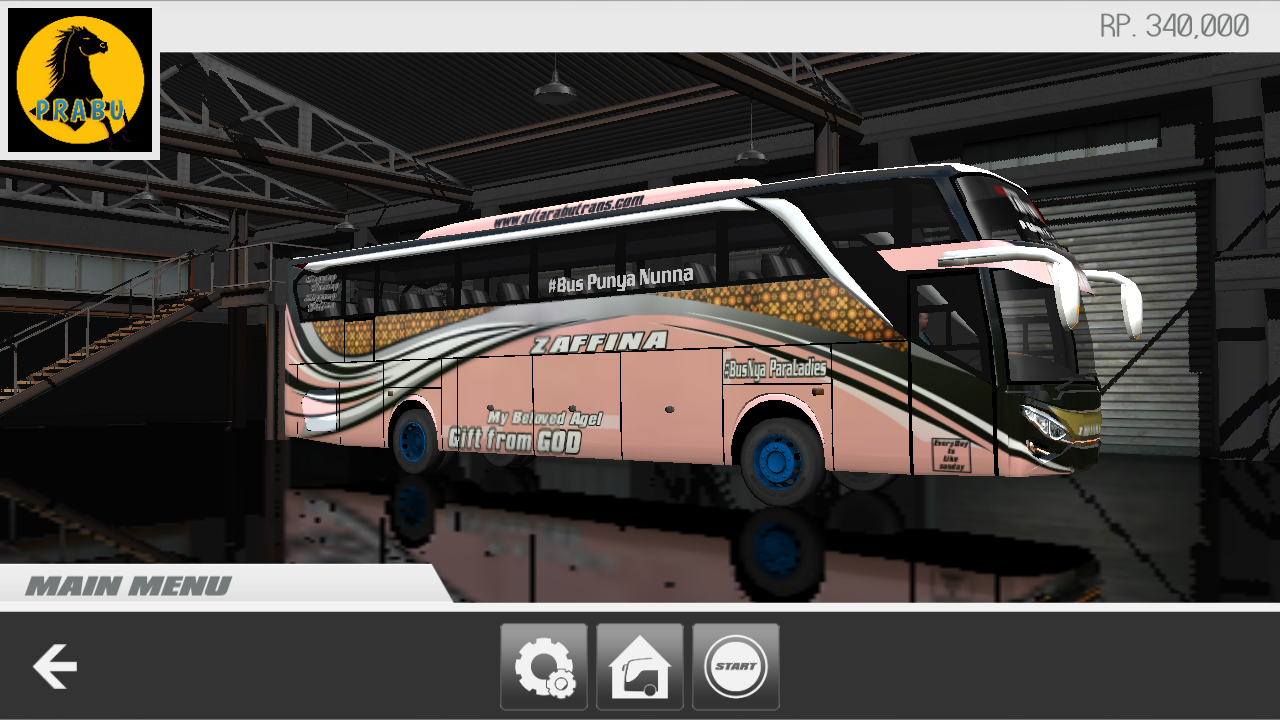
Task: Click the START text inside the circle
Action: pyautogui.click(x=735, y=665)
